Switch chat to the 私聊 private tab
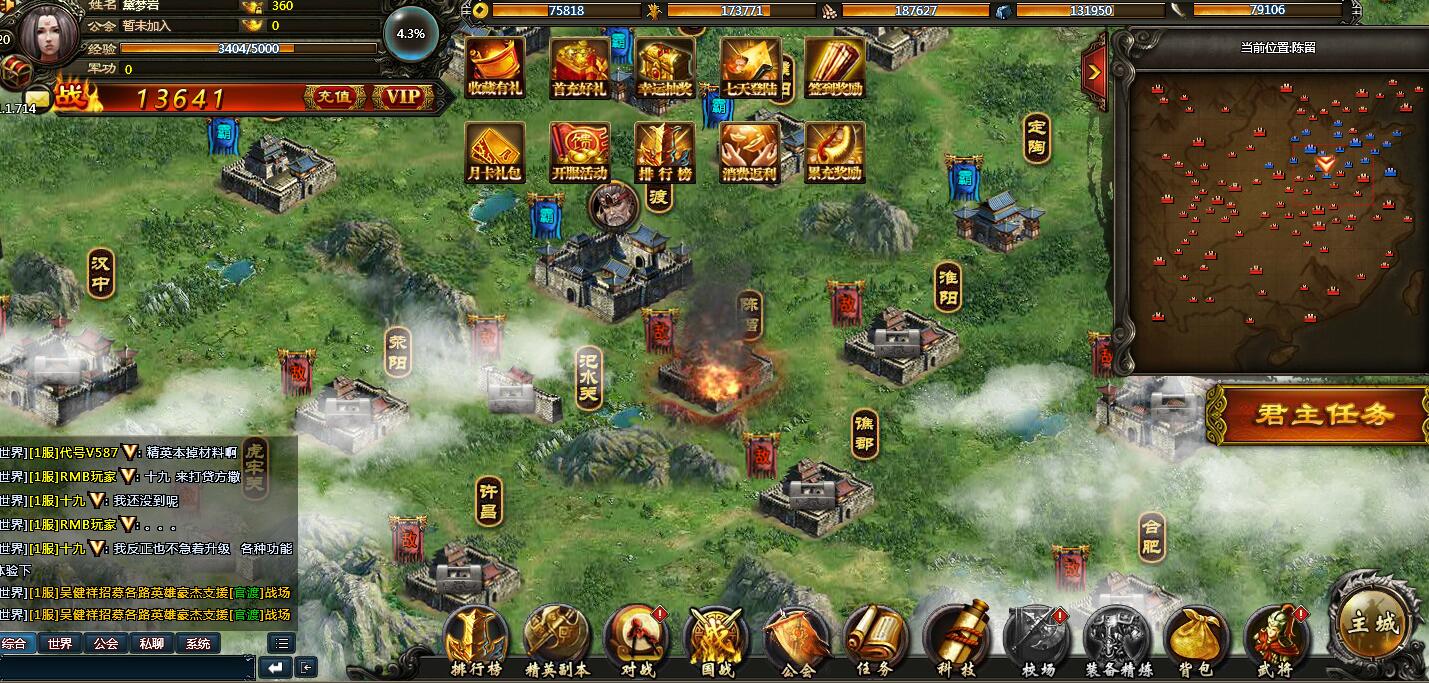1429x683 pixels. [x=152, y=644]
